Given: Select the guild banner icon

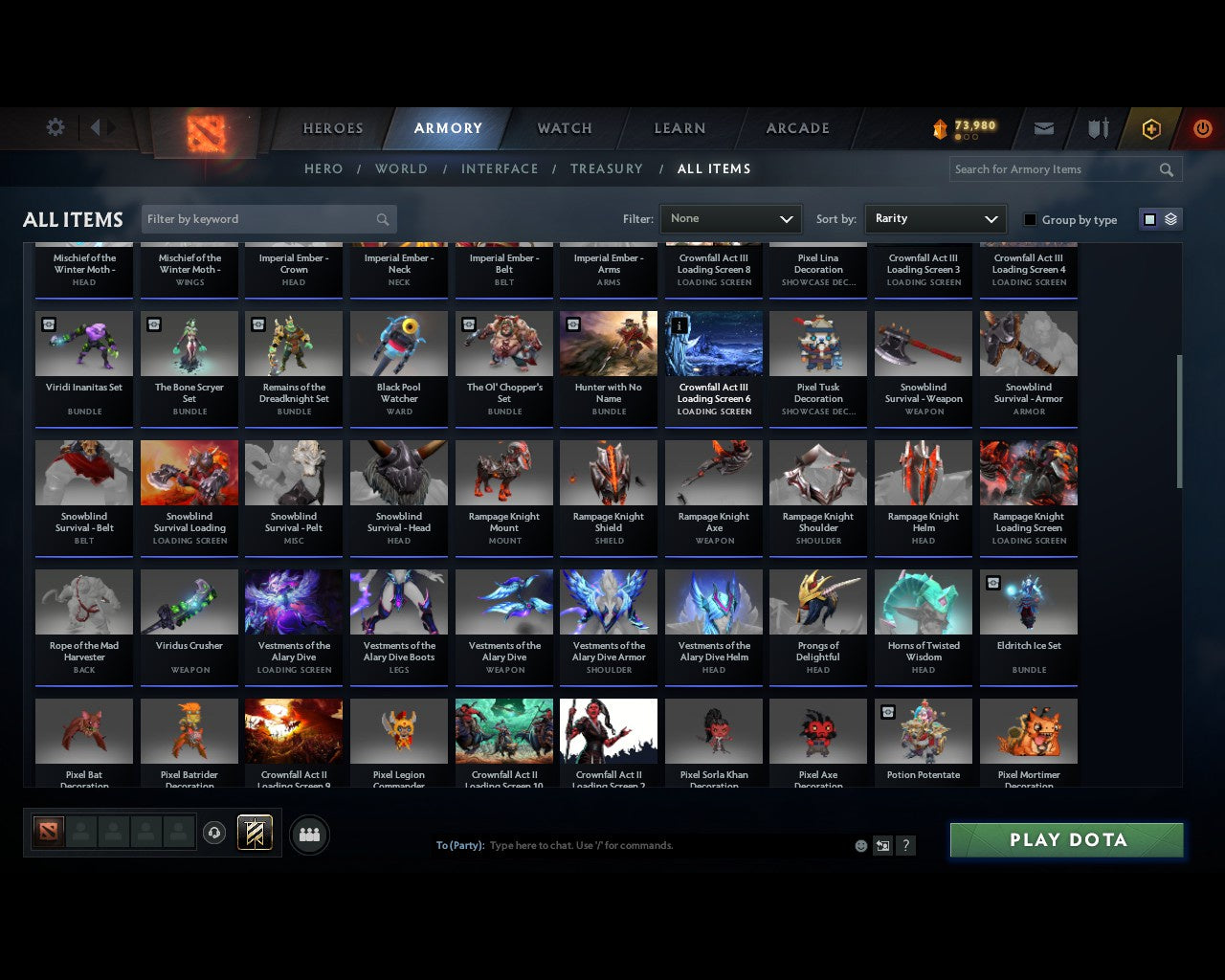Looking at the screenshot, I should click(x=256, y=832).
